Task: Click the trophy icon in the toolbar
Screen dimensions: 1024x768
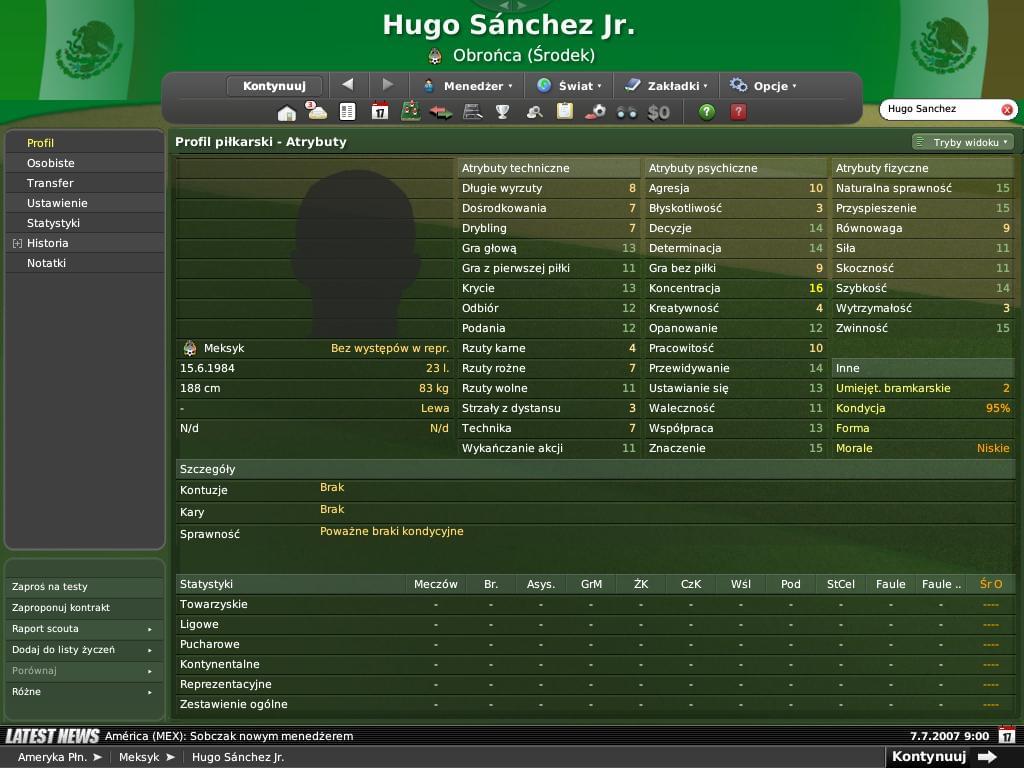Action: click(503, 112)
